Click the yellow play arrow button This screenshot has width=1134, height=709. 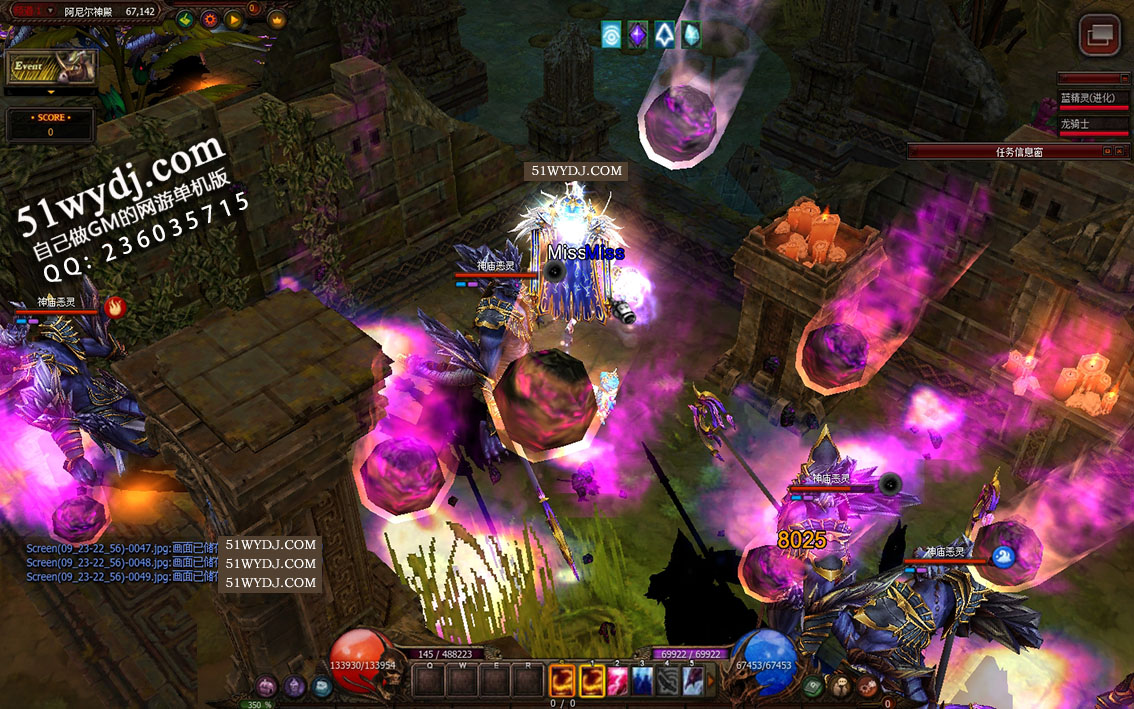click(x=233, y=18)
